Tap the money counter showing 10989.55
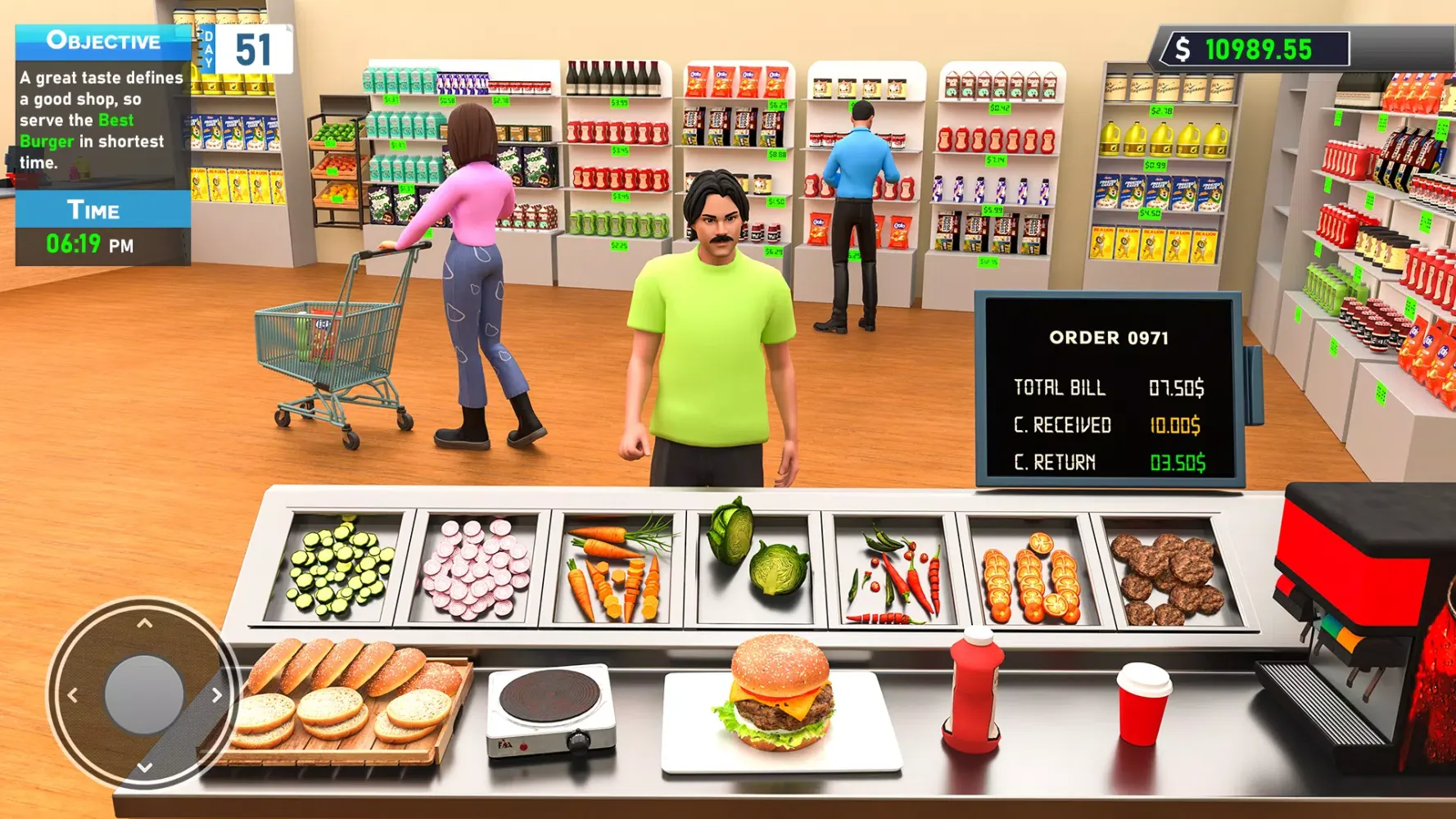1456x819 pixels. (x=1265, y=51)
